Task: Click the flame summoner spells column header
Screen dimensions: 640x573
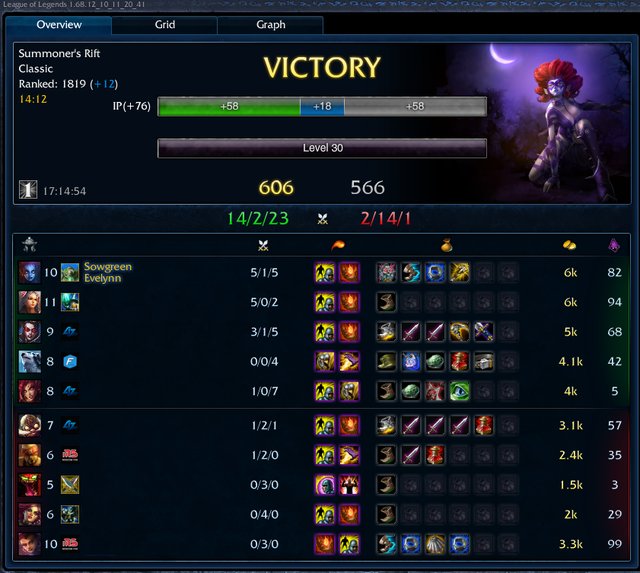Action: (336, 244)
